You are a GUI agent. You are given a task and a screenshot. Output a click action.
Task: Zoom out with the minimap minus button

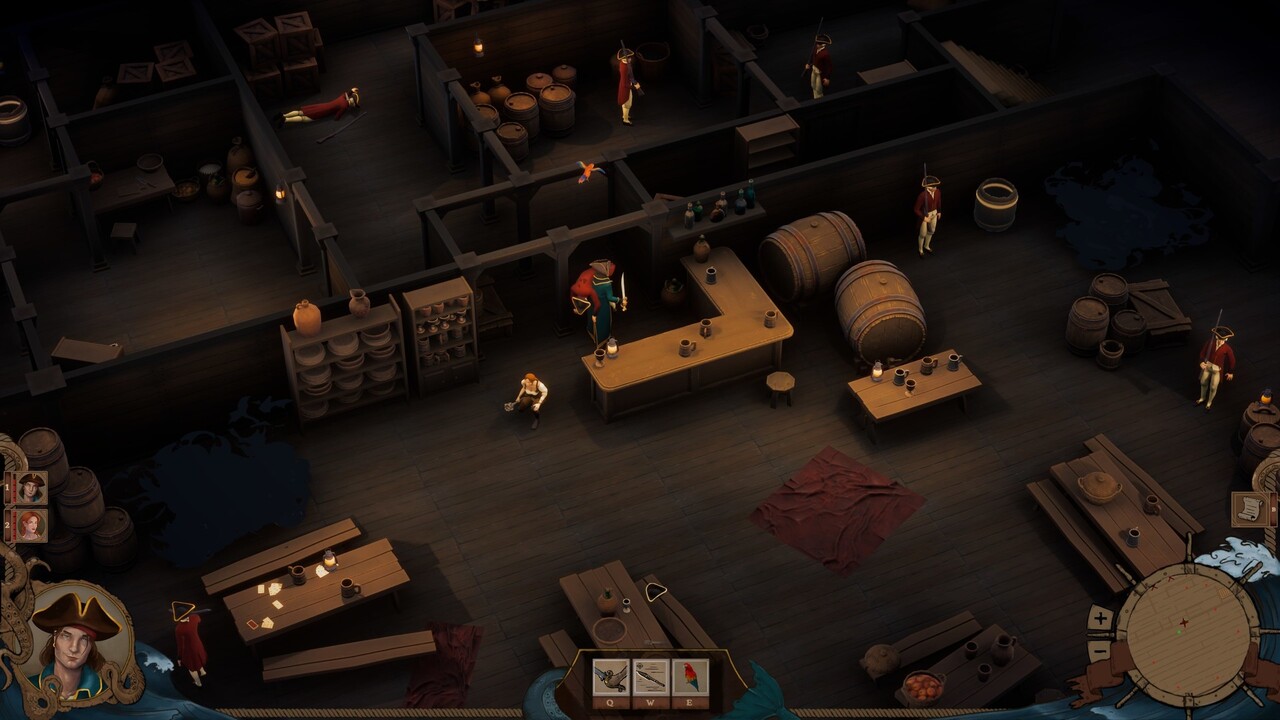[x=1100, y=650]
